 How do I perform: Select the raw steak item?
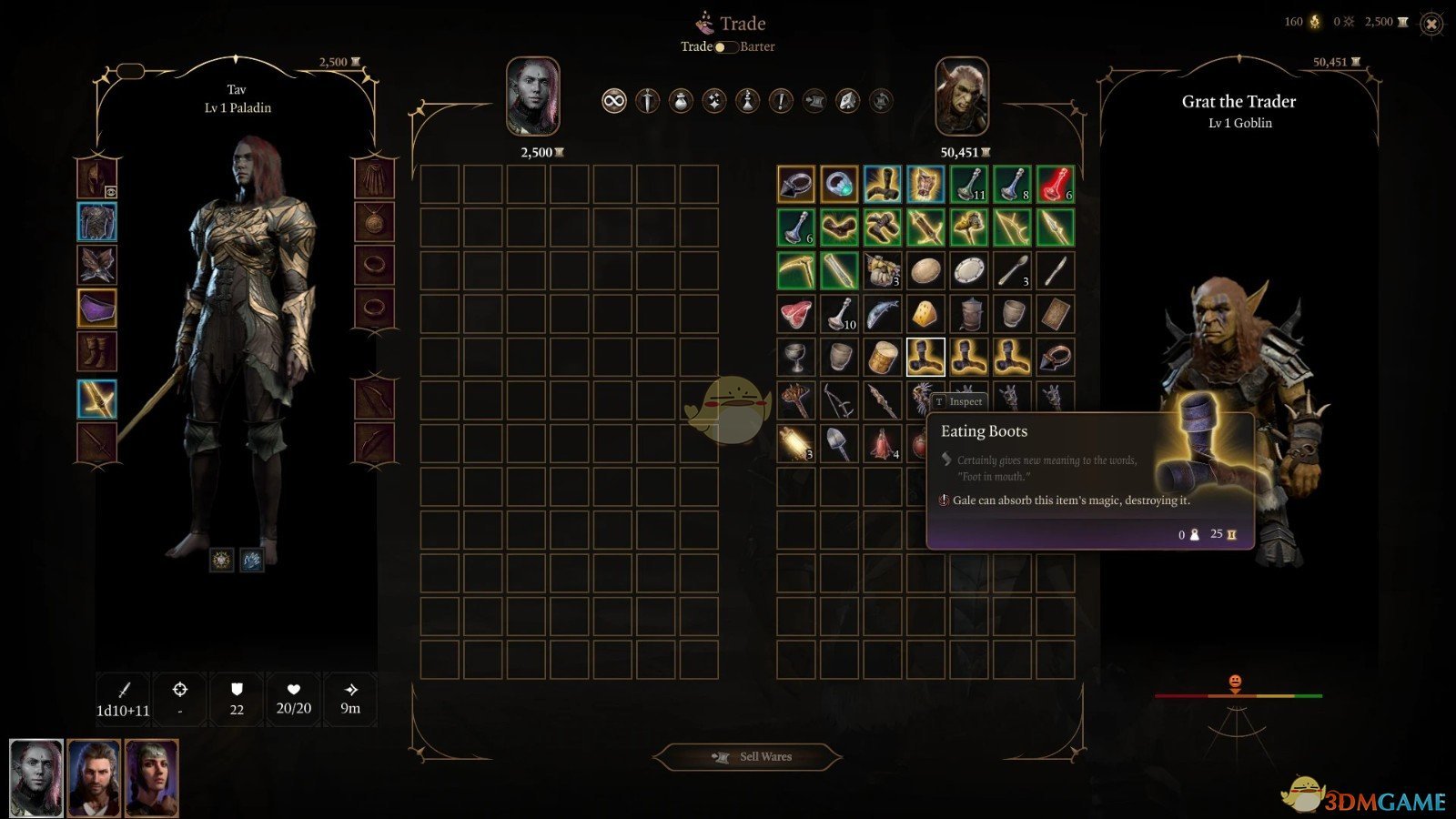(x=795, y=315)
